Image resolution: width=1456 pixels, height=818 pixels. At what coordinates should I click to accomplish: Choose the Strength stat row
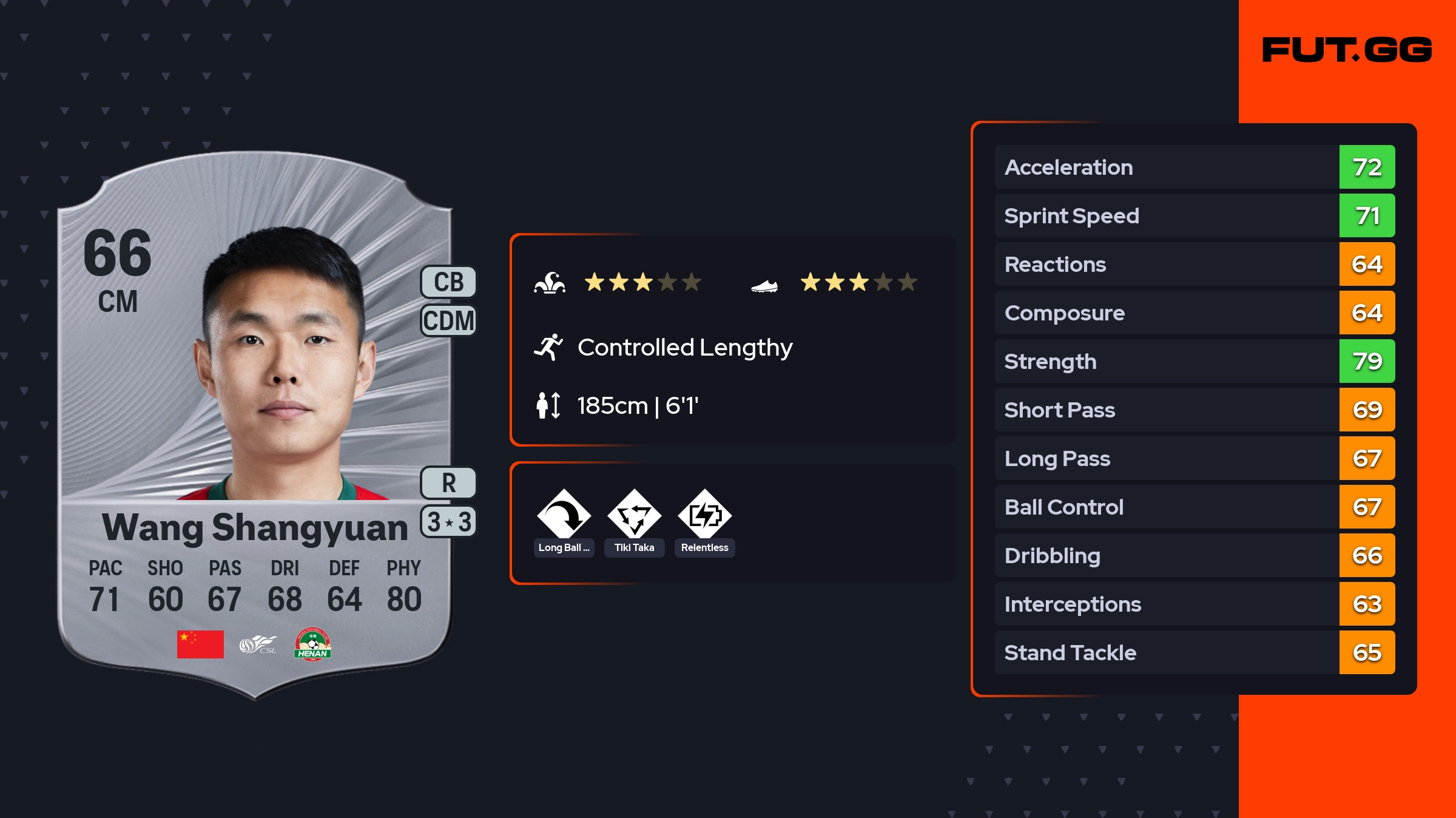click(1194, 361)
